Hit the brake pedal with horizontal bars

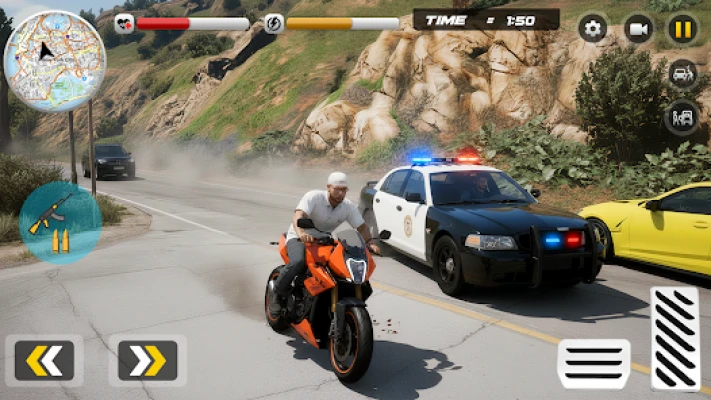click(594, 363)
